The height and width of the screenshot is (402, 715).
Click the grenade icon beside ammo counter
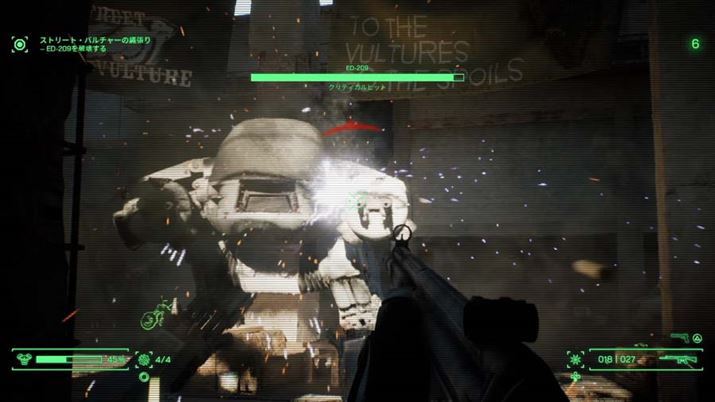[576, 358]
